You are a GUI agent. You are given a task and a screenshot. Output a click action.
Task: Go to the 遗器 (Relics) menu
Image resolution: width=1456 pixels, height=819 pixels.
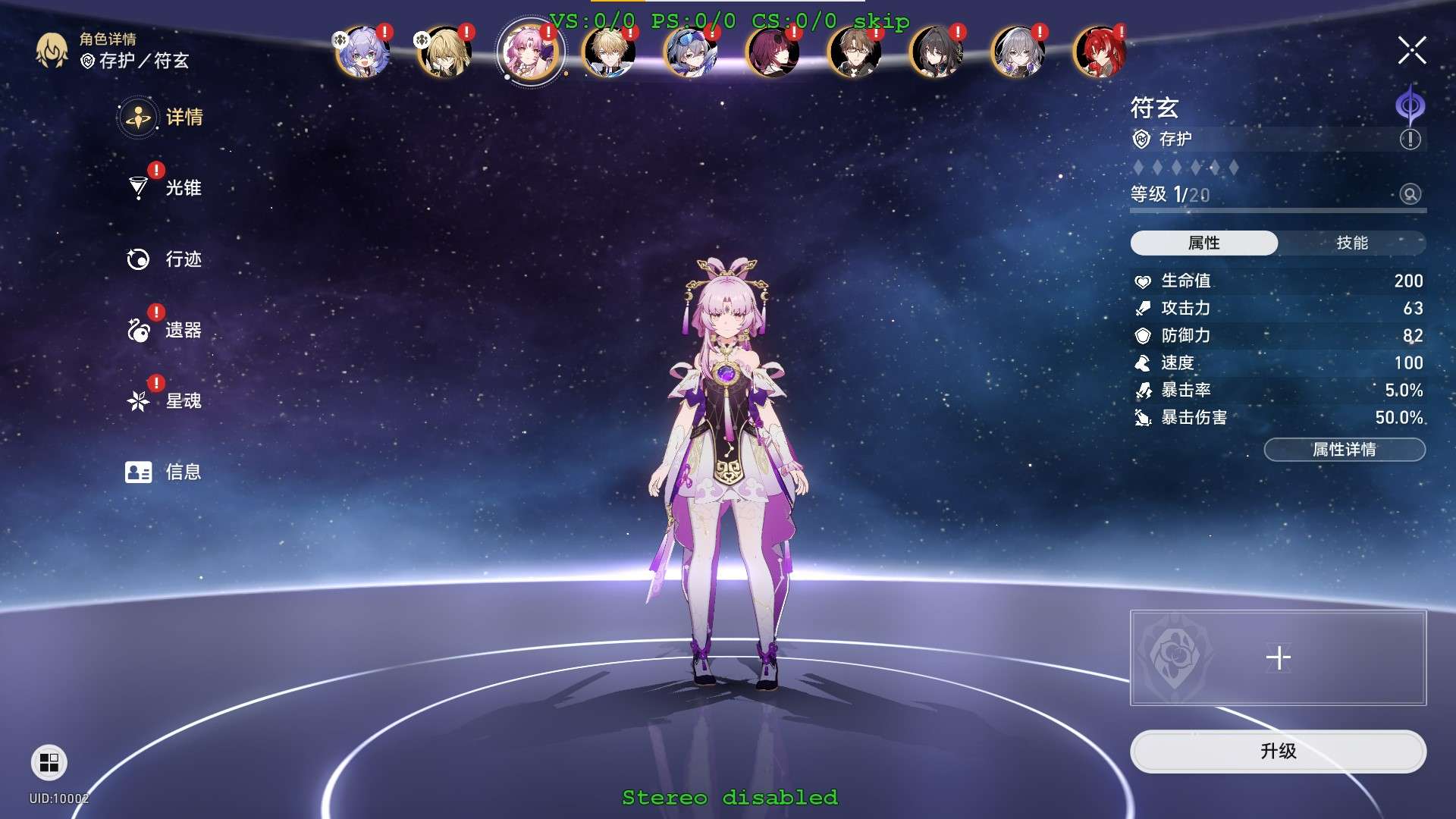pyautogui.click(x=182, y=330)
